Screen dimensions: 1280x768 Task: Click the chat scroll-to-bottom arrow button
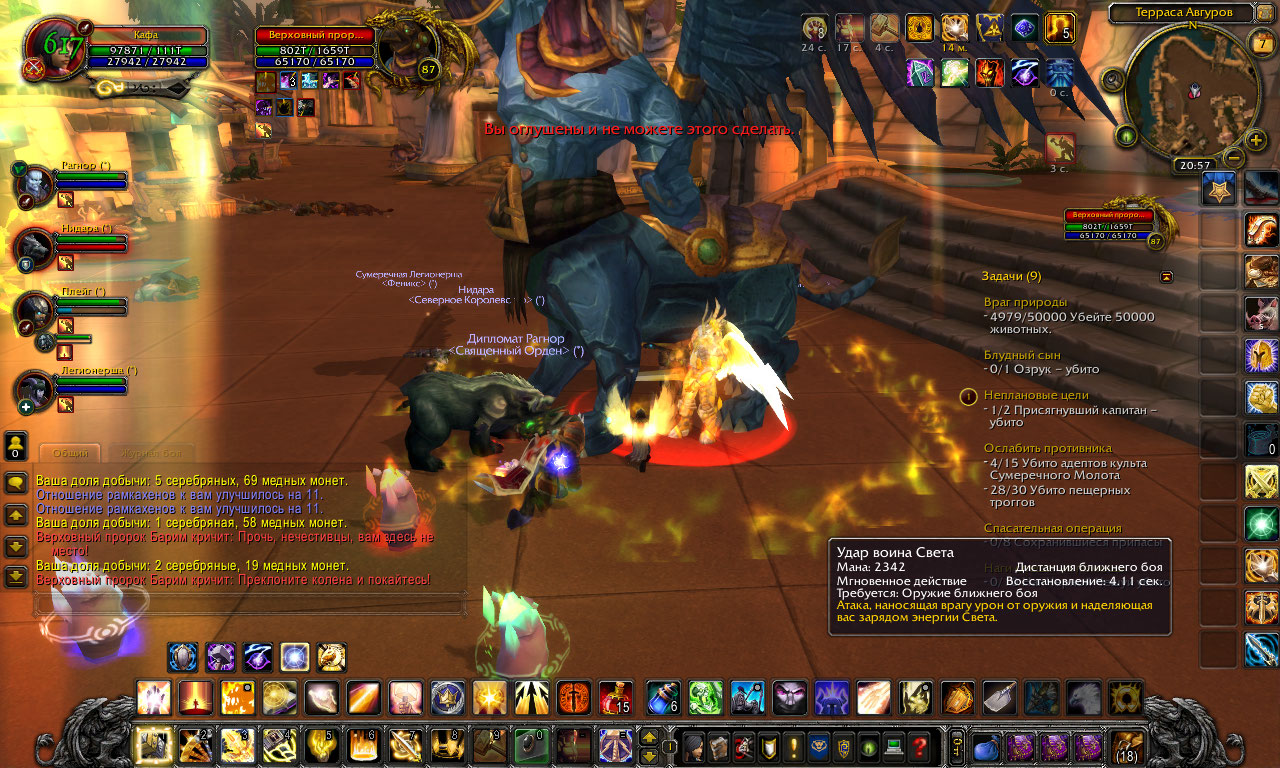coord(16,577)
